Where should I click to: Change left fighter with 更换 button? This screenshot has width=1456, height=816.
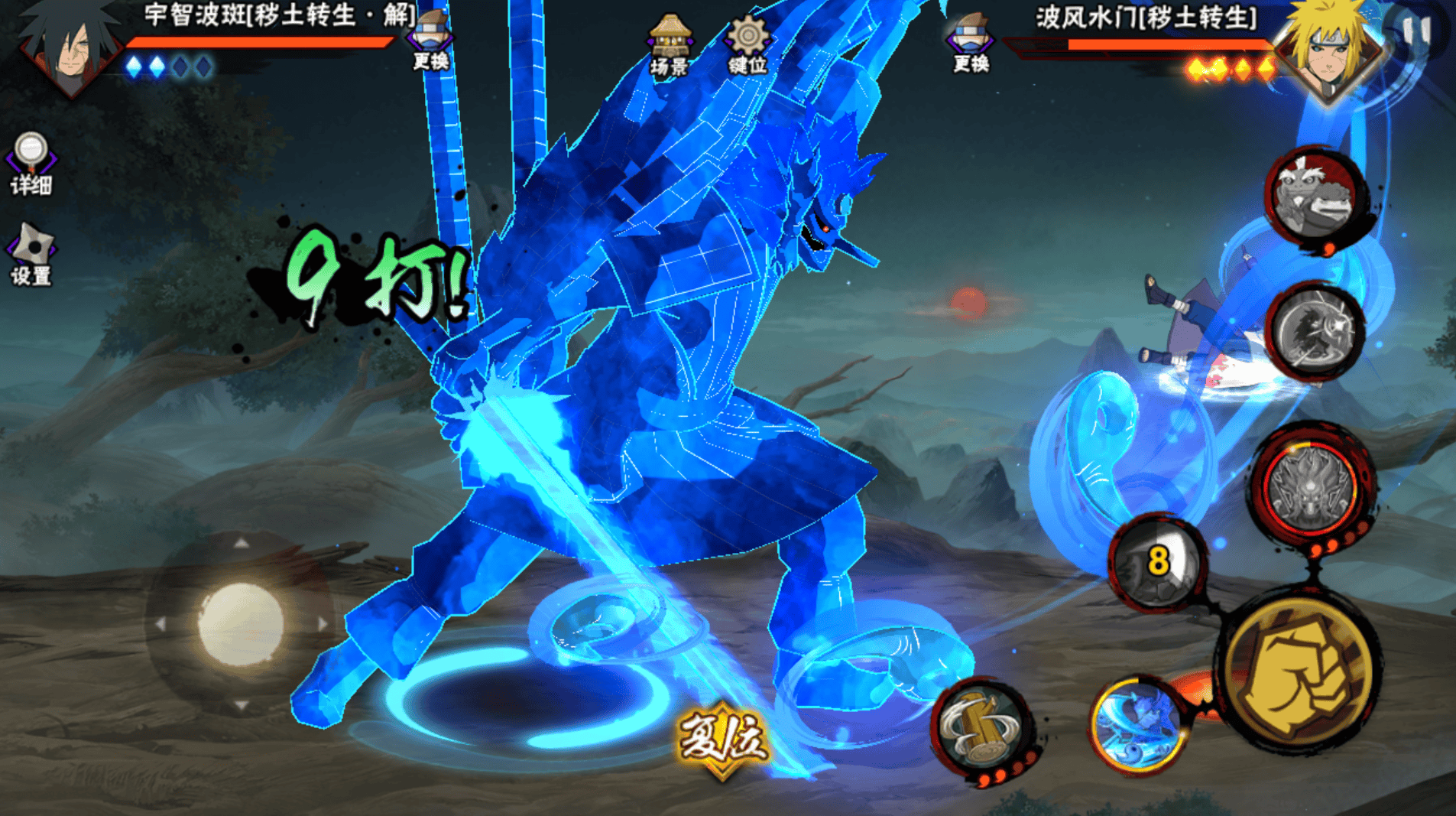point(430,42)
